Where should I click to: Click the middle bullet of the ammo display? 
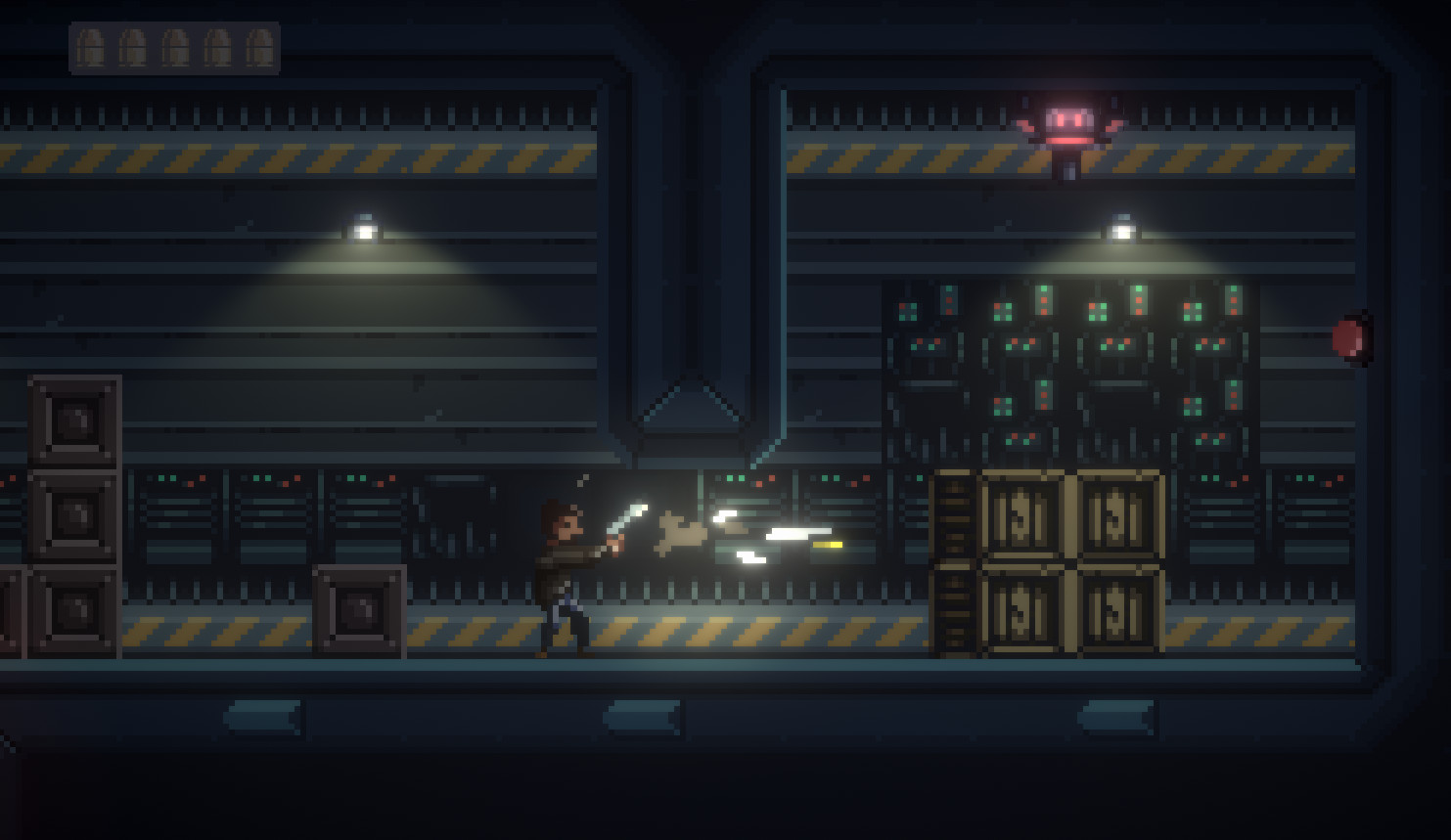pyautogui.click(x=177, y=47)
